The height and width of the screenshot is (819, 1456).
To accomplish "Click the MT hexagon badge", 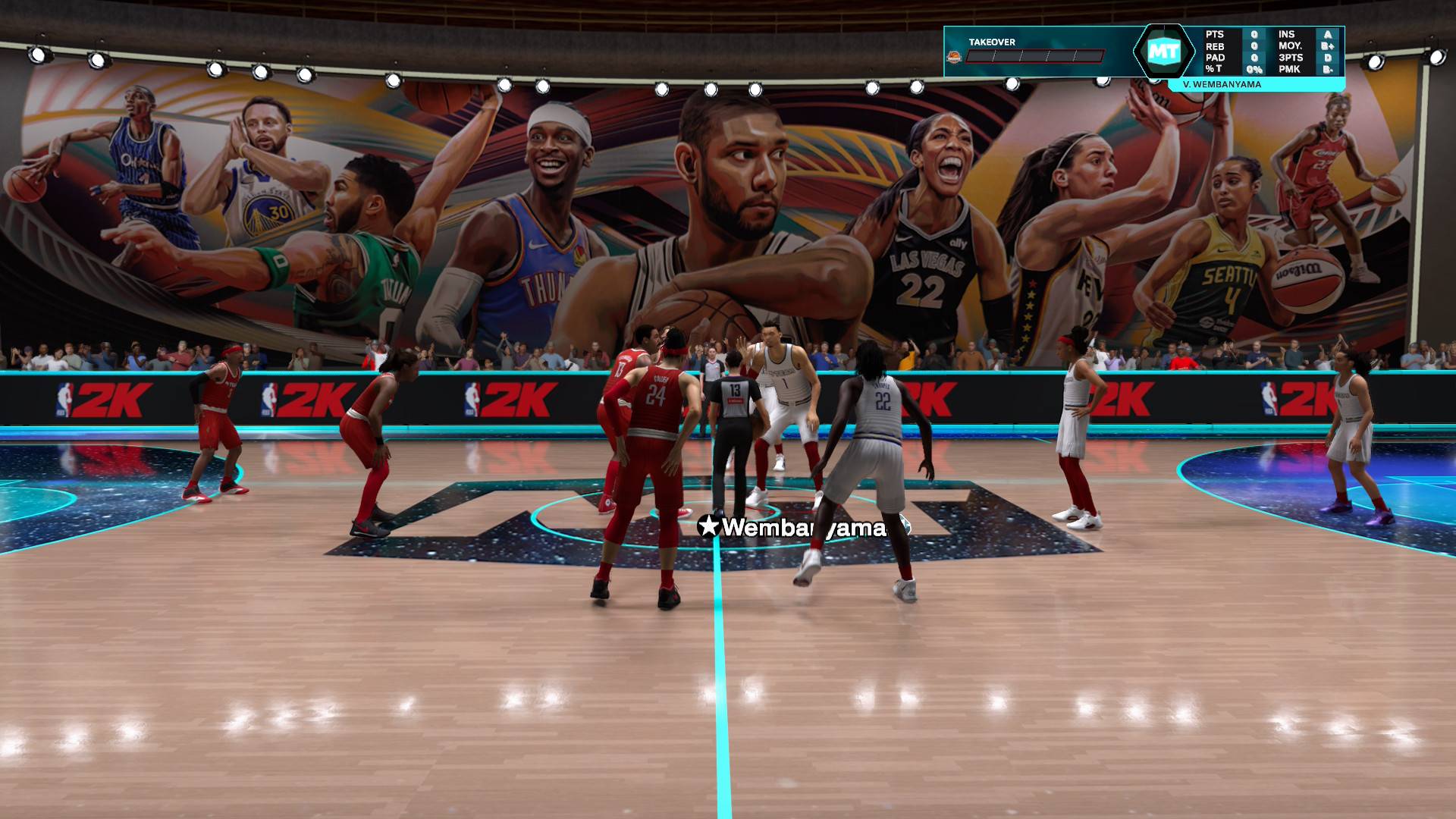I will point(1163,52).
